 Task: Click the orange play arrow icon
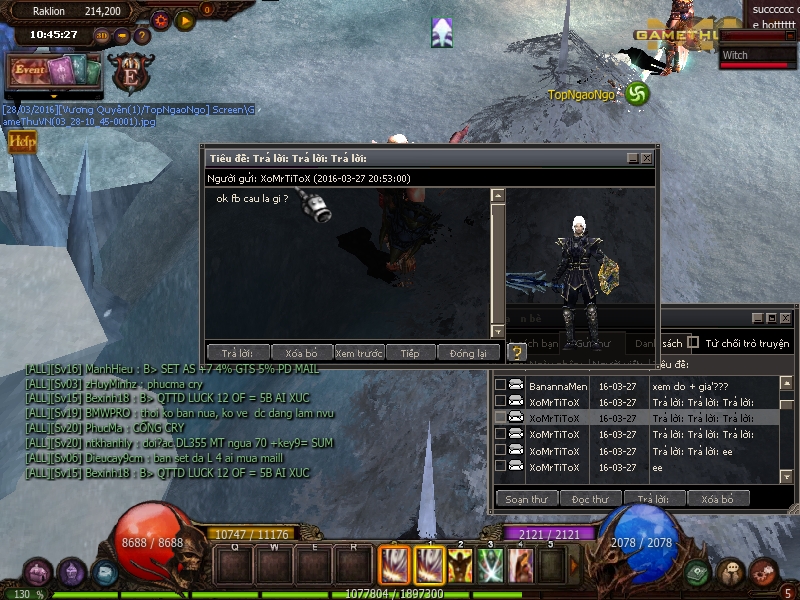[185, 19]
